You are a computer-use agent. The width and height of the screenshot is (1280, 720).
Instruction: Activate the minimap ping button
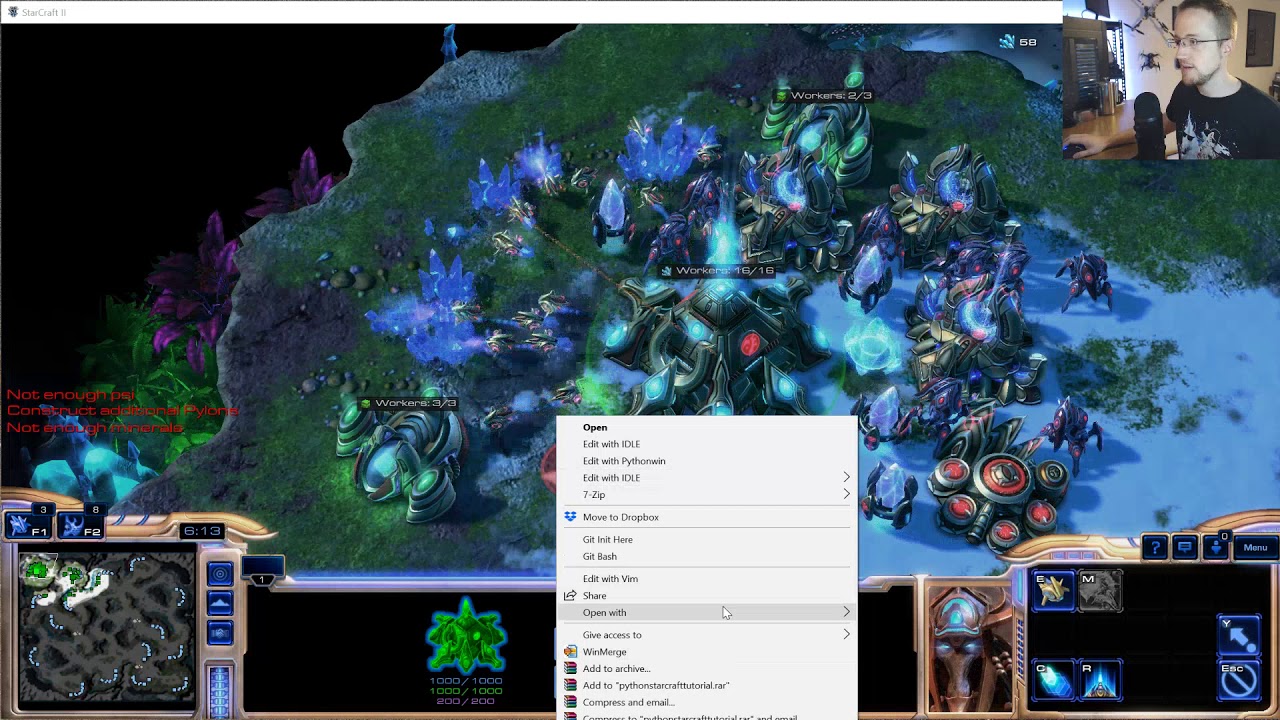220,573
